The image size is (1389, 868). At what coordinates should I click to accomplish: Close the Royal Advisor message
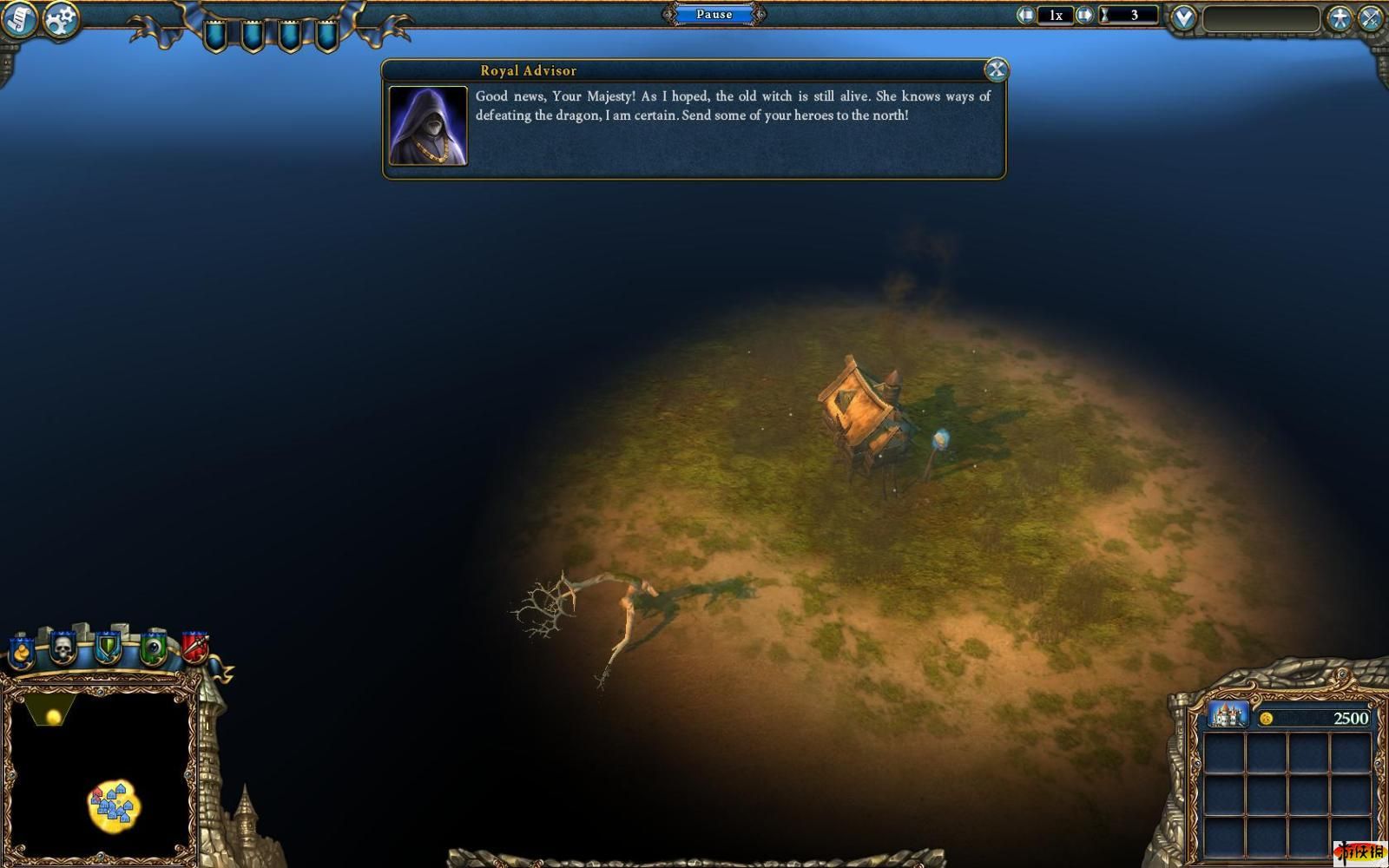pyautogui.click(x=996, y=69)
